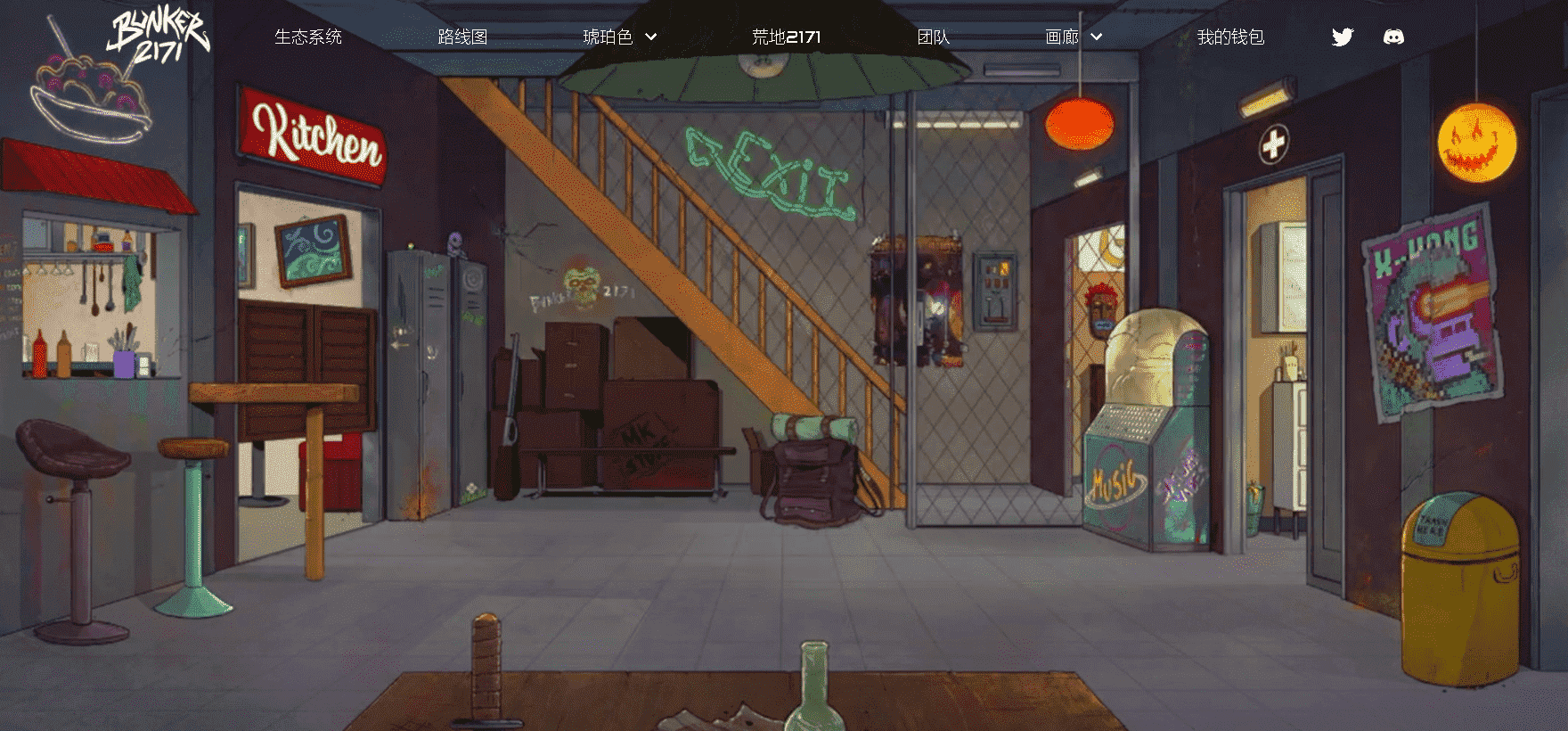Open the 荒地2171 page
The width and height of the screenshot is (1568, 731).
786,37
